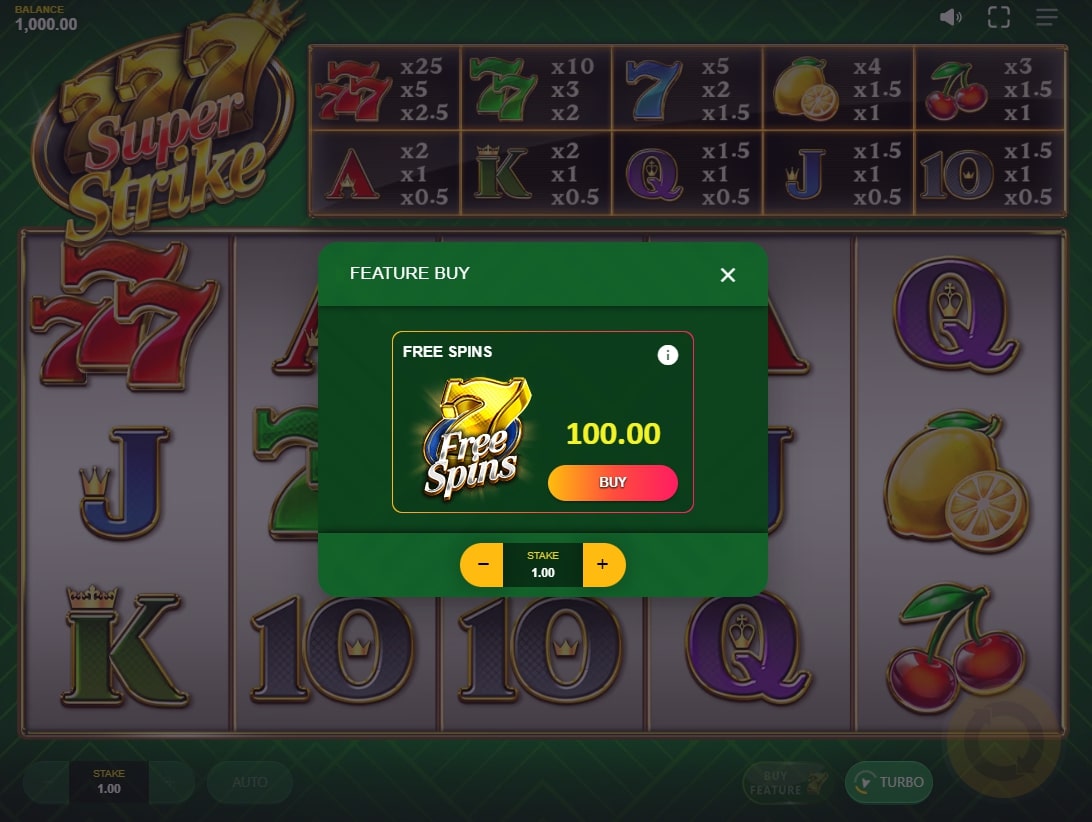Buy the Free Spins feature
Screen dimensions: 1092x822
coord(612,483)
